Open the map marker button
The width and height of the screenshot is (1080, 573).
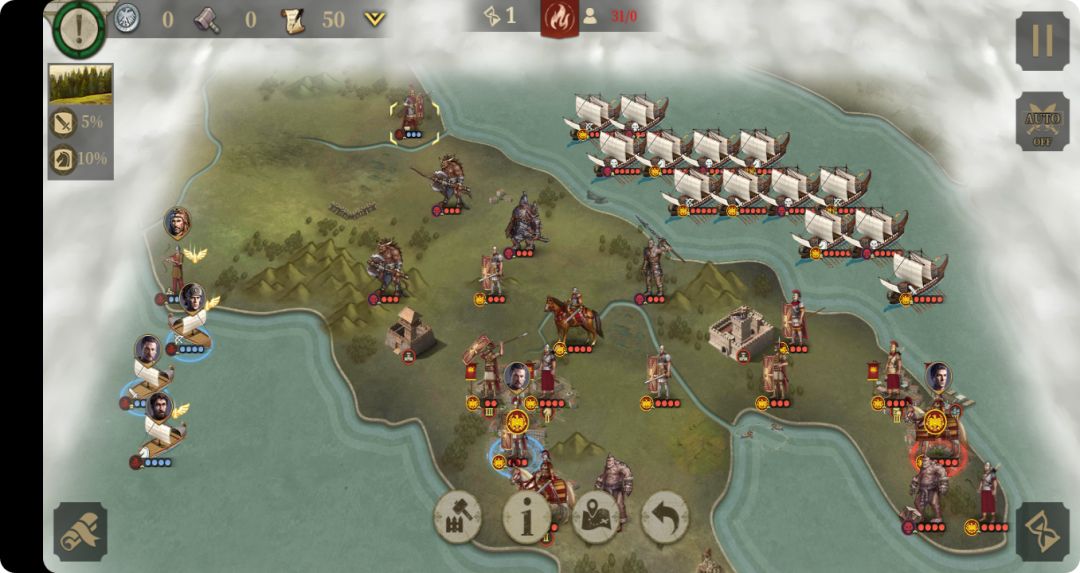point(596,517)
